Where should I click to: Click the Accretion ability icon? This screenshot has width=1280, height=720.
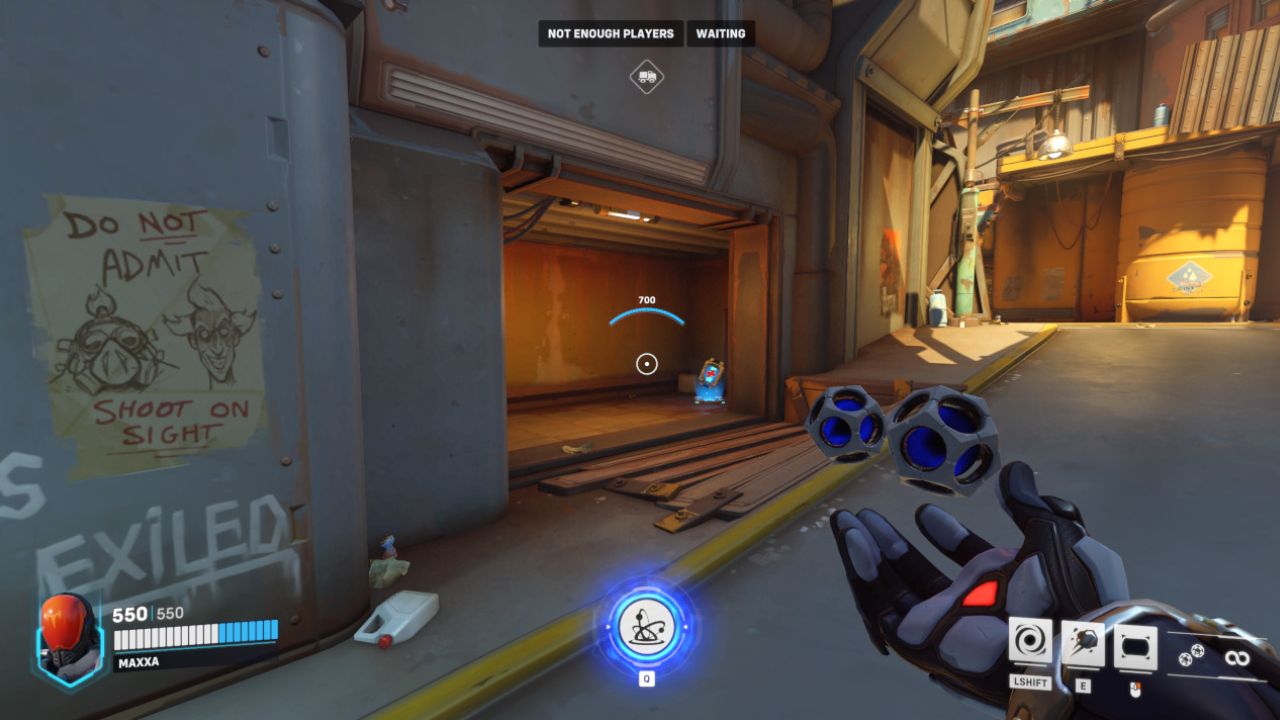point(1083,641)
